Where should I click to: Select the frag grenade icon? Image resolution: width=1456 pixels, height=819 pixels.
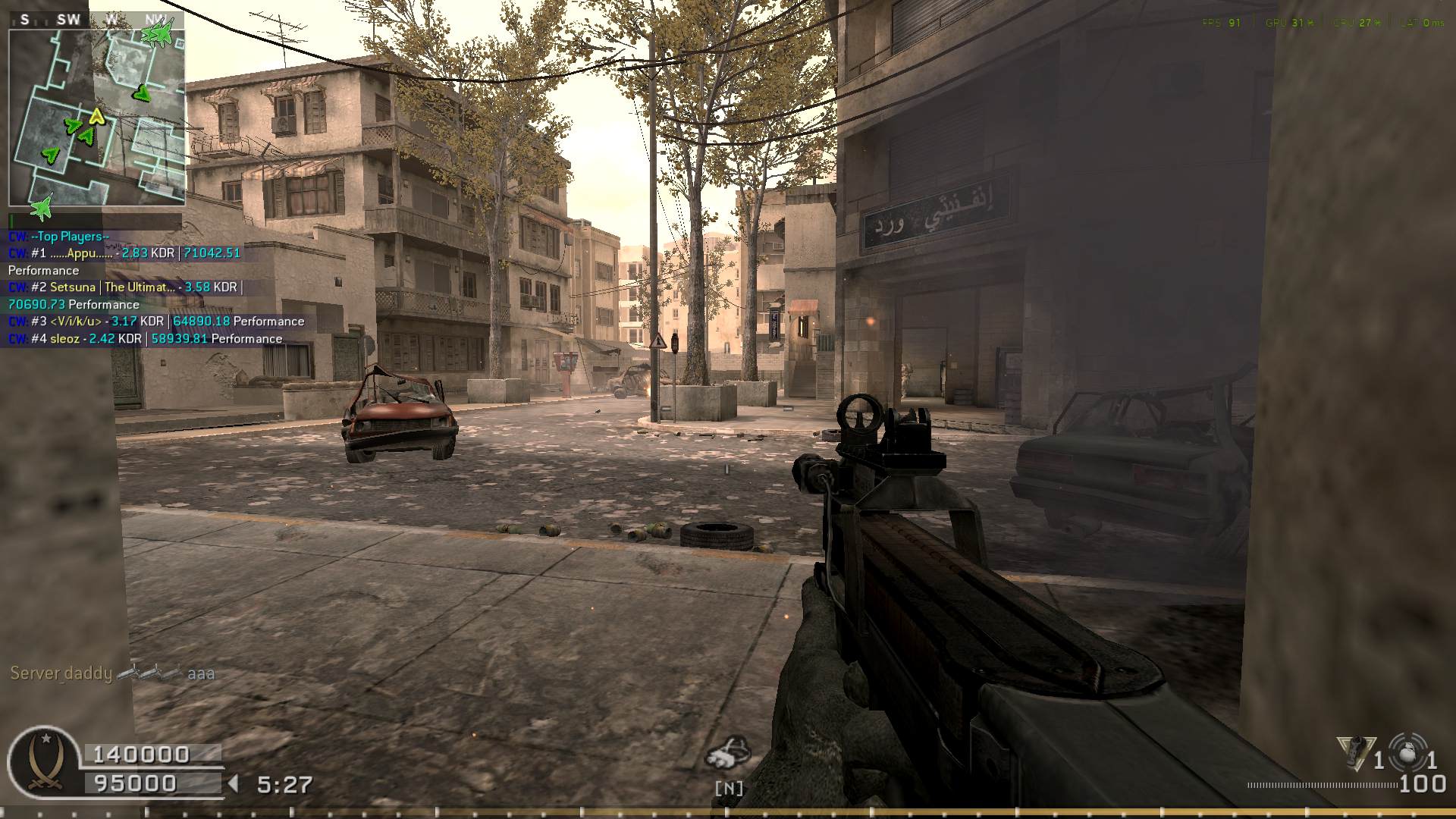pyautogui.click(x=1410, y=752)
